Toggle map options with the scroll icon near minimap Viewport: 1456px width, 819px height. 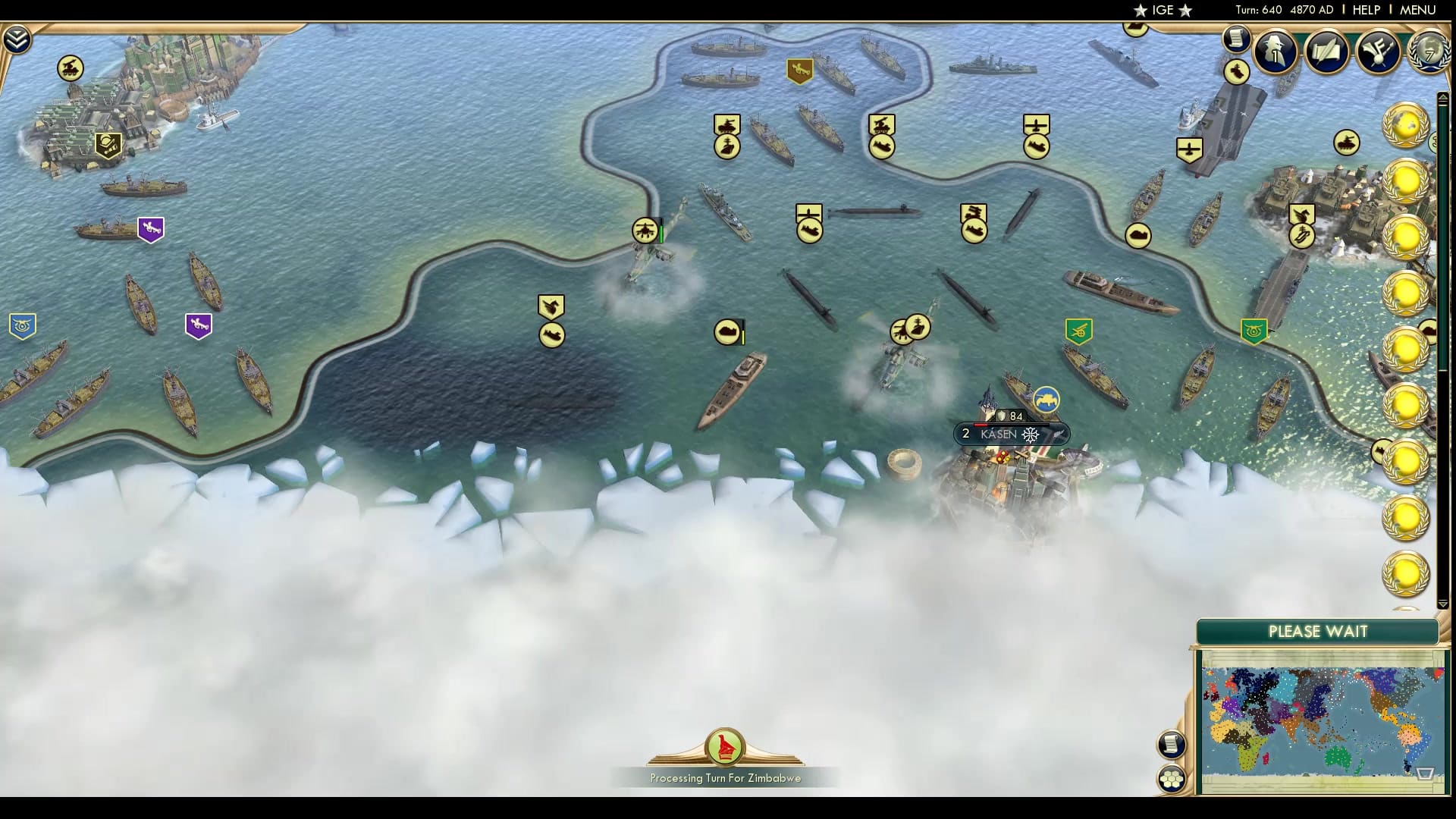1172,745
